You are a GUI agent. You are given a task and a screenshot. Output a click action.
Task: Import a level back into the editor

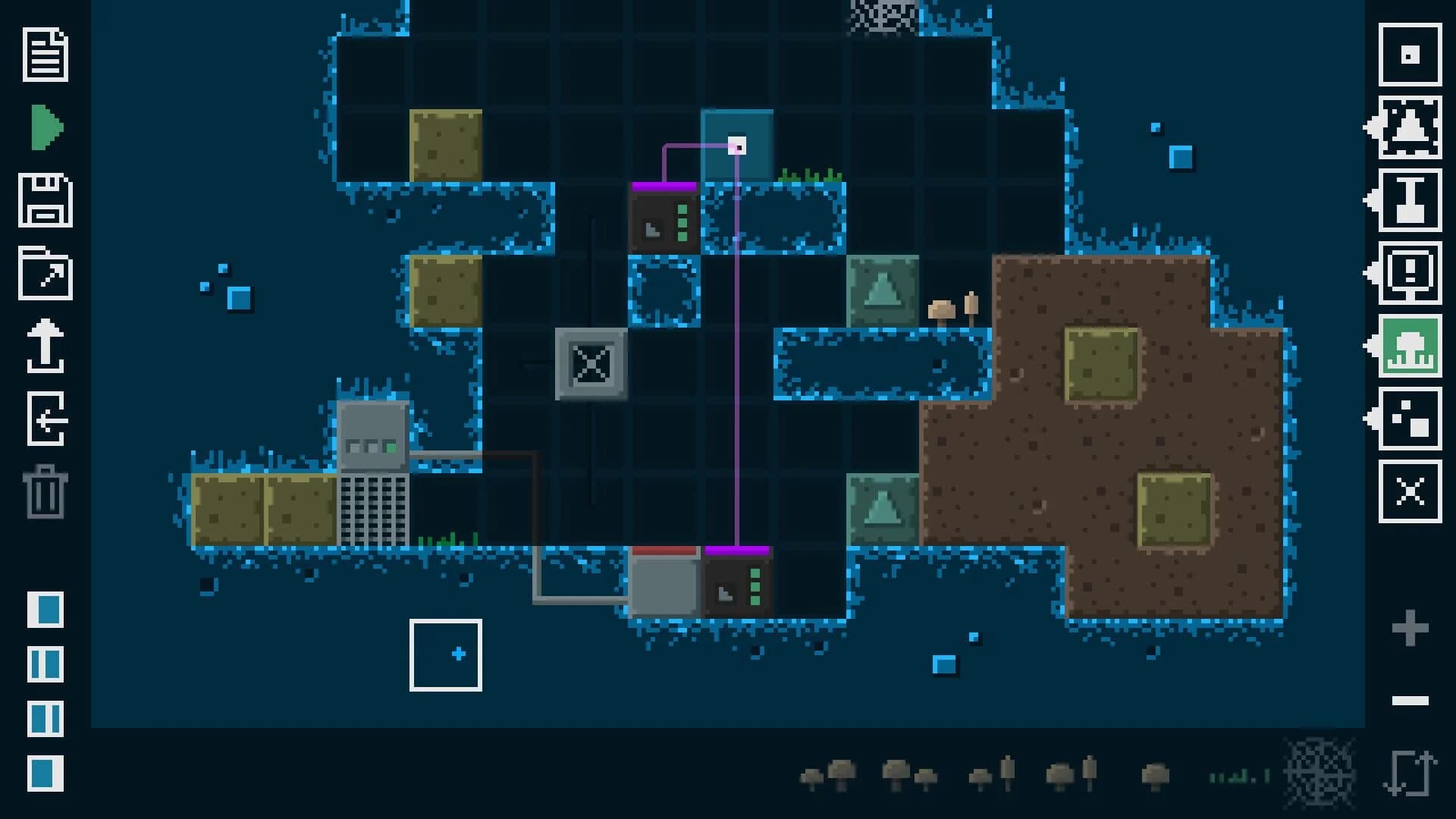[x=45, y=421]
